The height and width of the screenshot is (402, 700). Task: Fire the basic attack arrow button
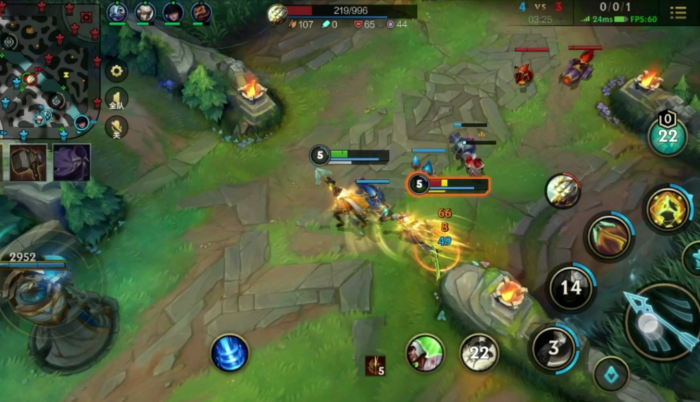(x=662, y=320)
